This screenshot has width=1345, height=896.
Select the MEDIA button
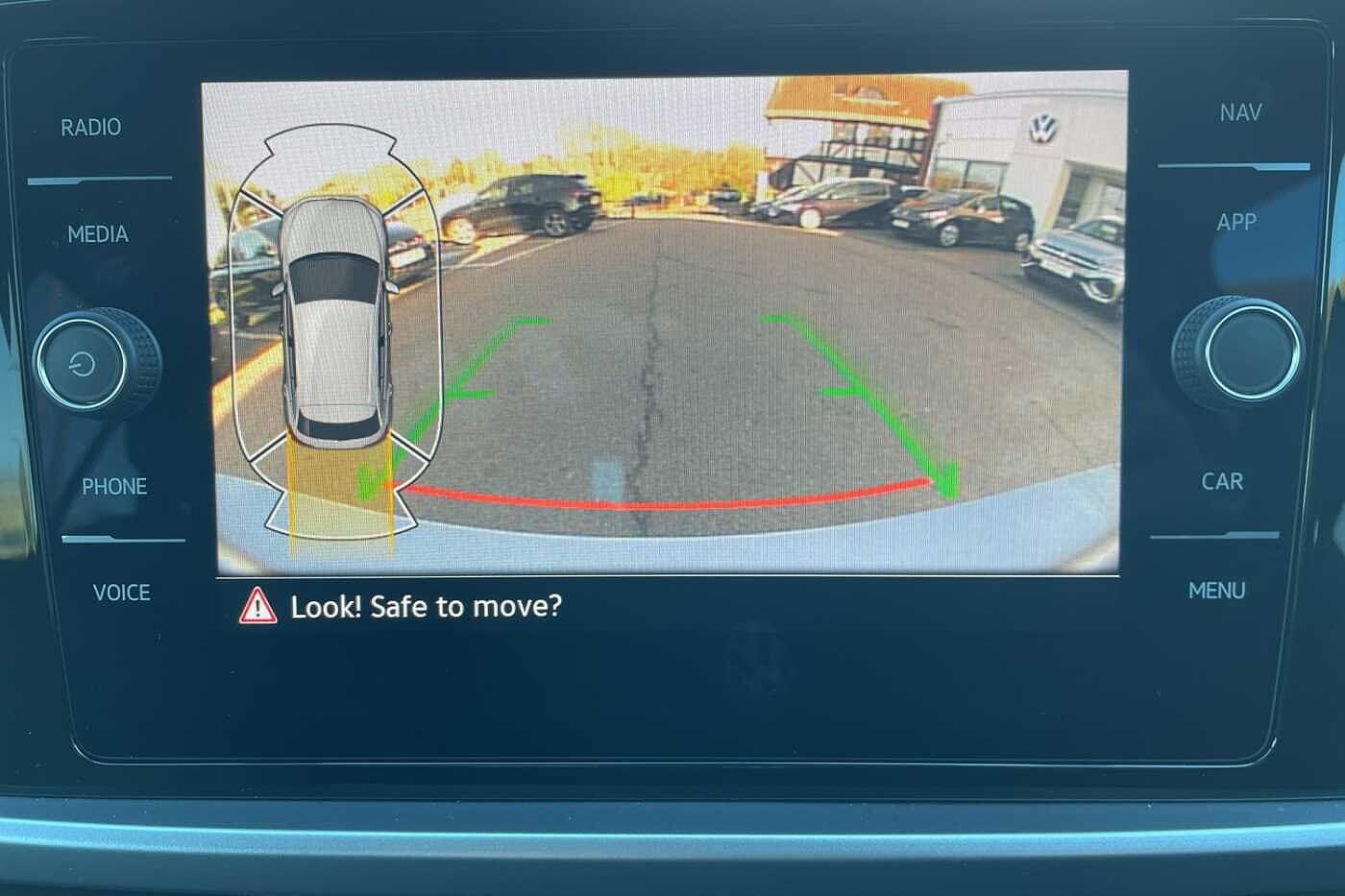(98, 234)
